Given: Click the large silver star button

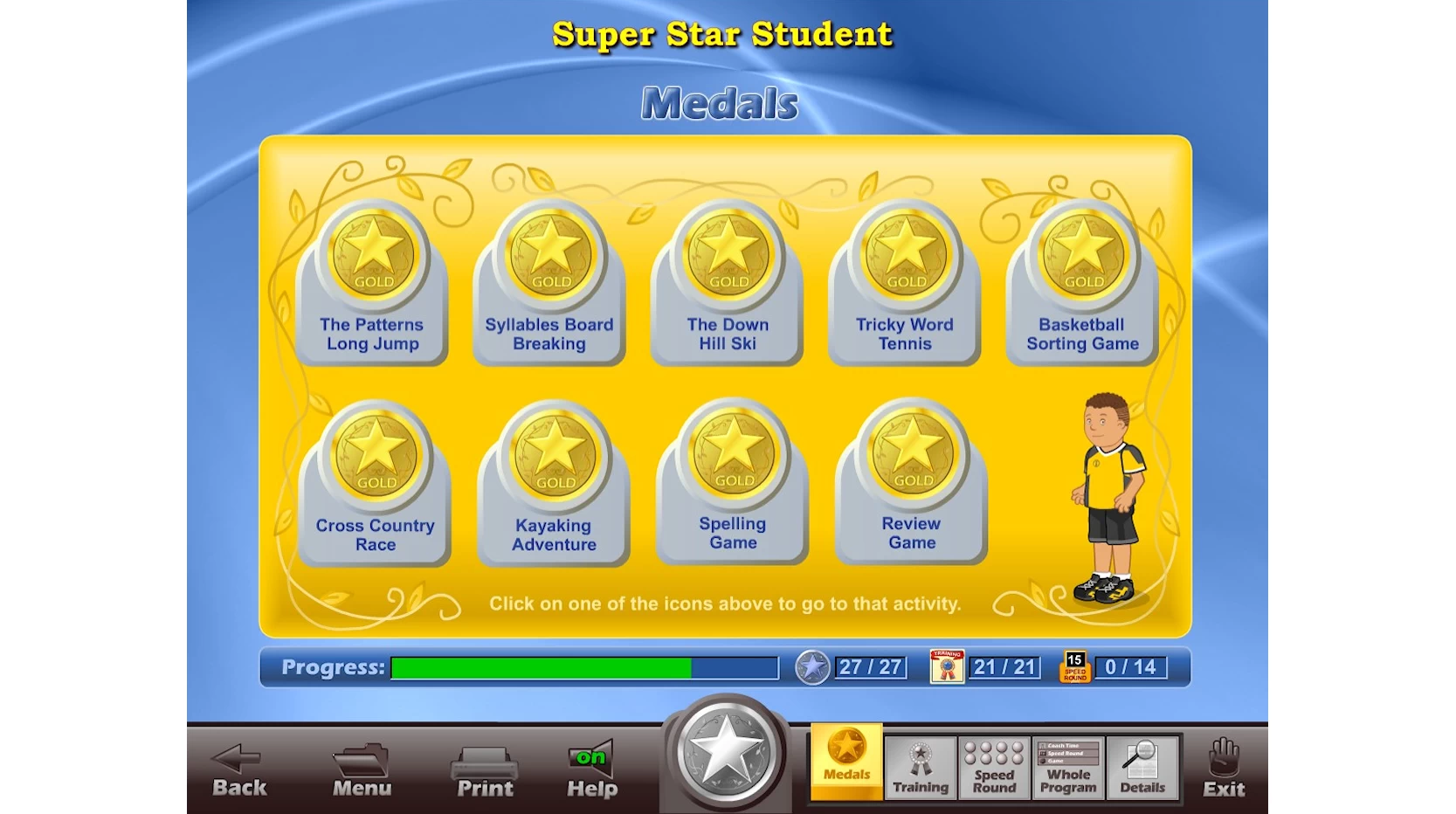Looking at the screenshot, I should pos(726,753).
